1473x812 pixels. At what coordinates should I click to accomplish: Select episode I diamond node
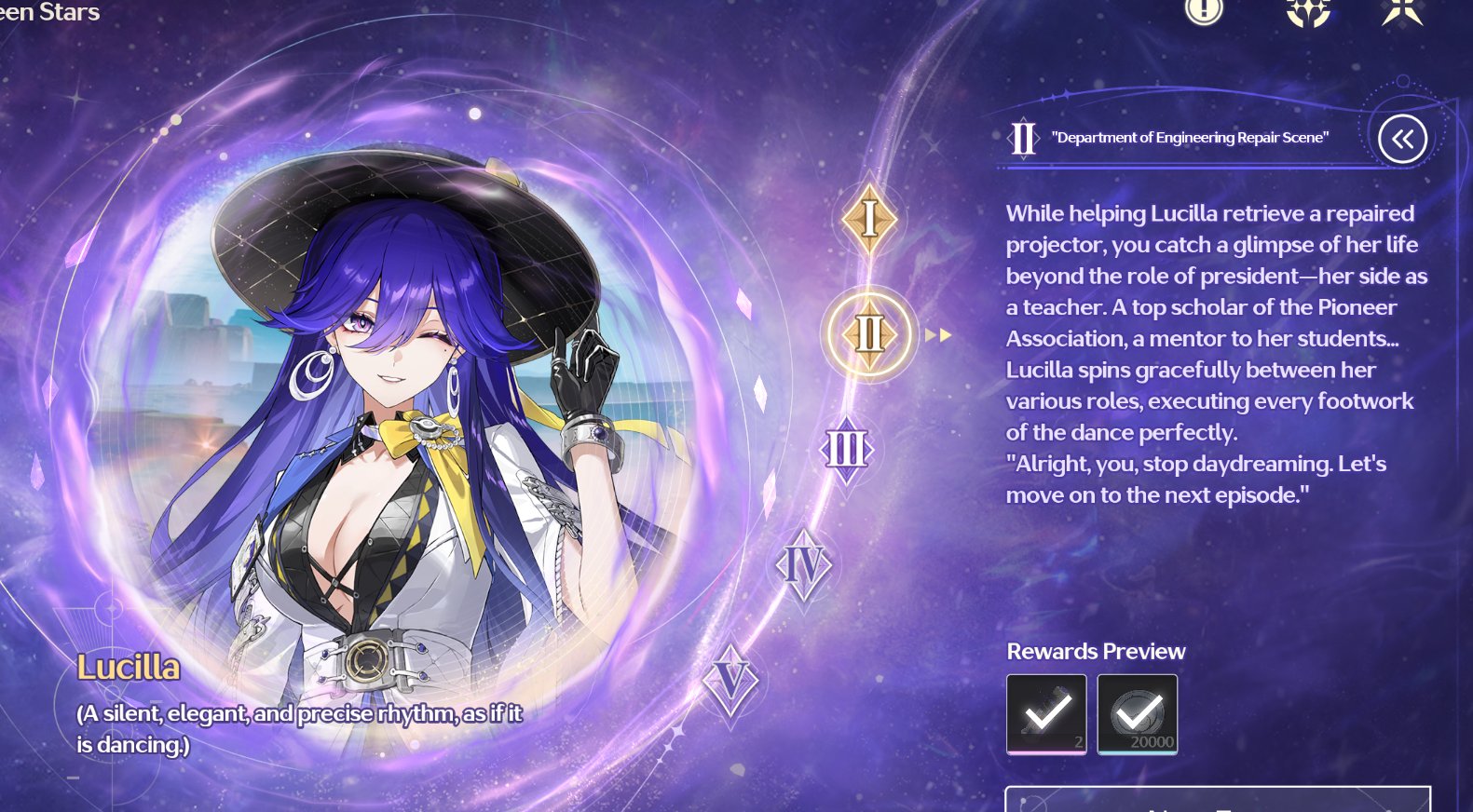(869, 219)
